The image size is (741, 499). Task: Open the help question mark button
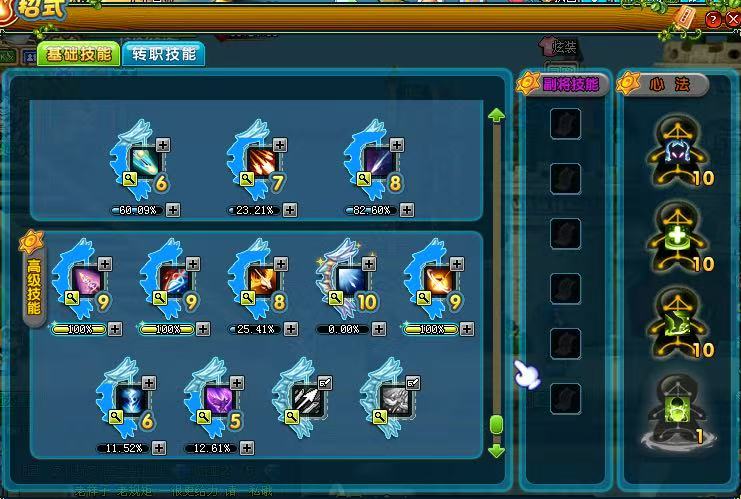pos(712,20)
